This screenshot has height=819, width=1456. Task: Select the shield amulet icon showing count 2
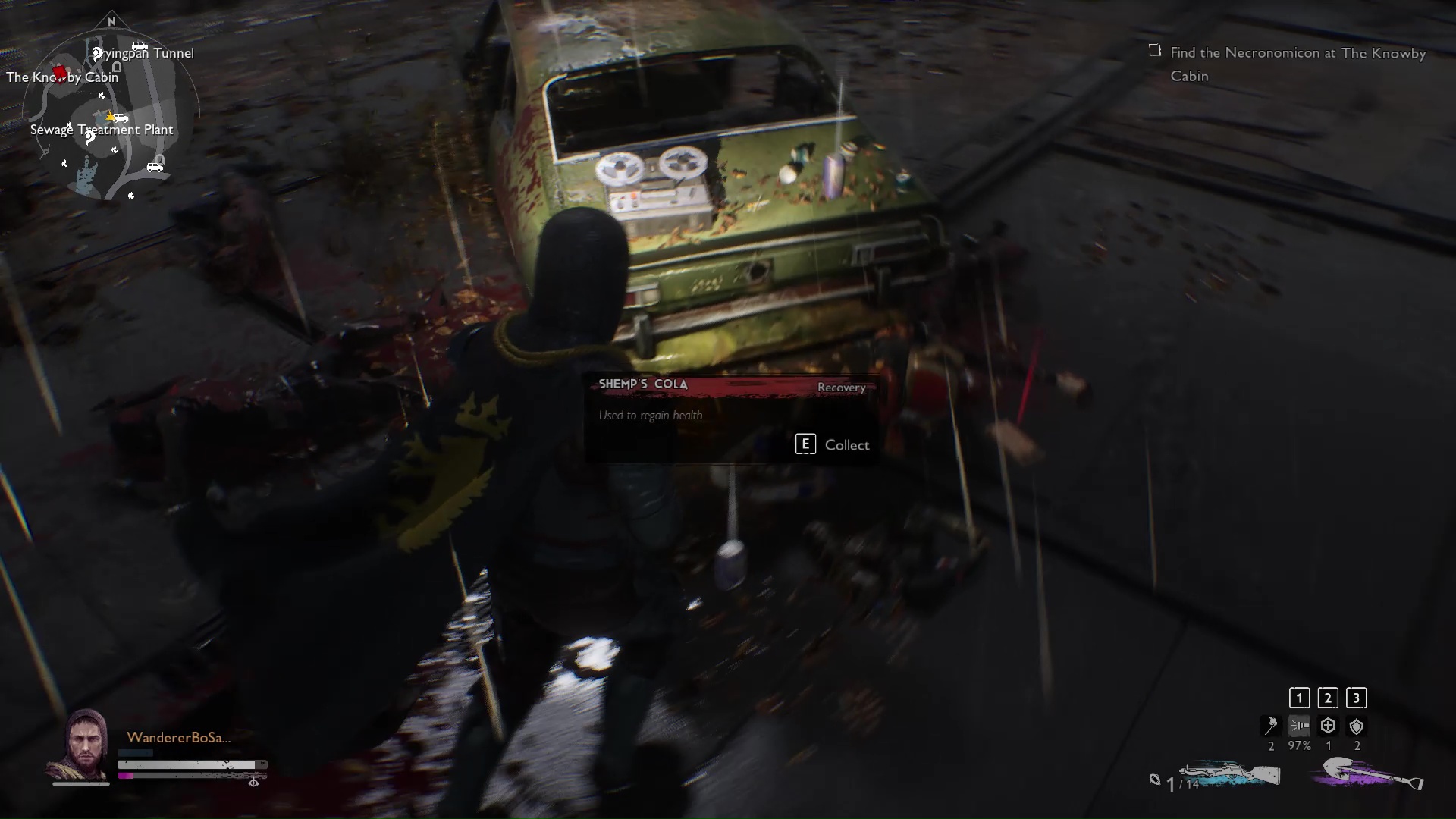(x=1355, y=726)
